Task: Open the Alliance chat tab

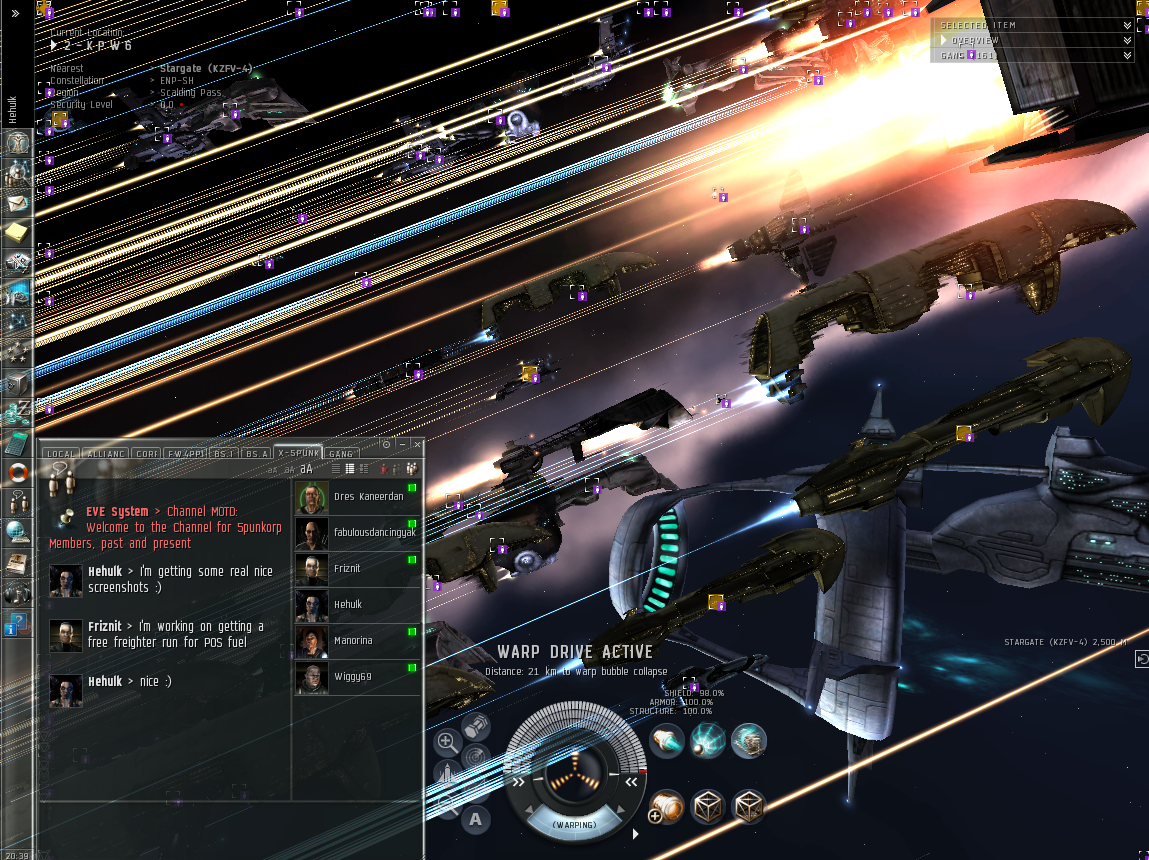Action: (105, 454)
